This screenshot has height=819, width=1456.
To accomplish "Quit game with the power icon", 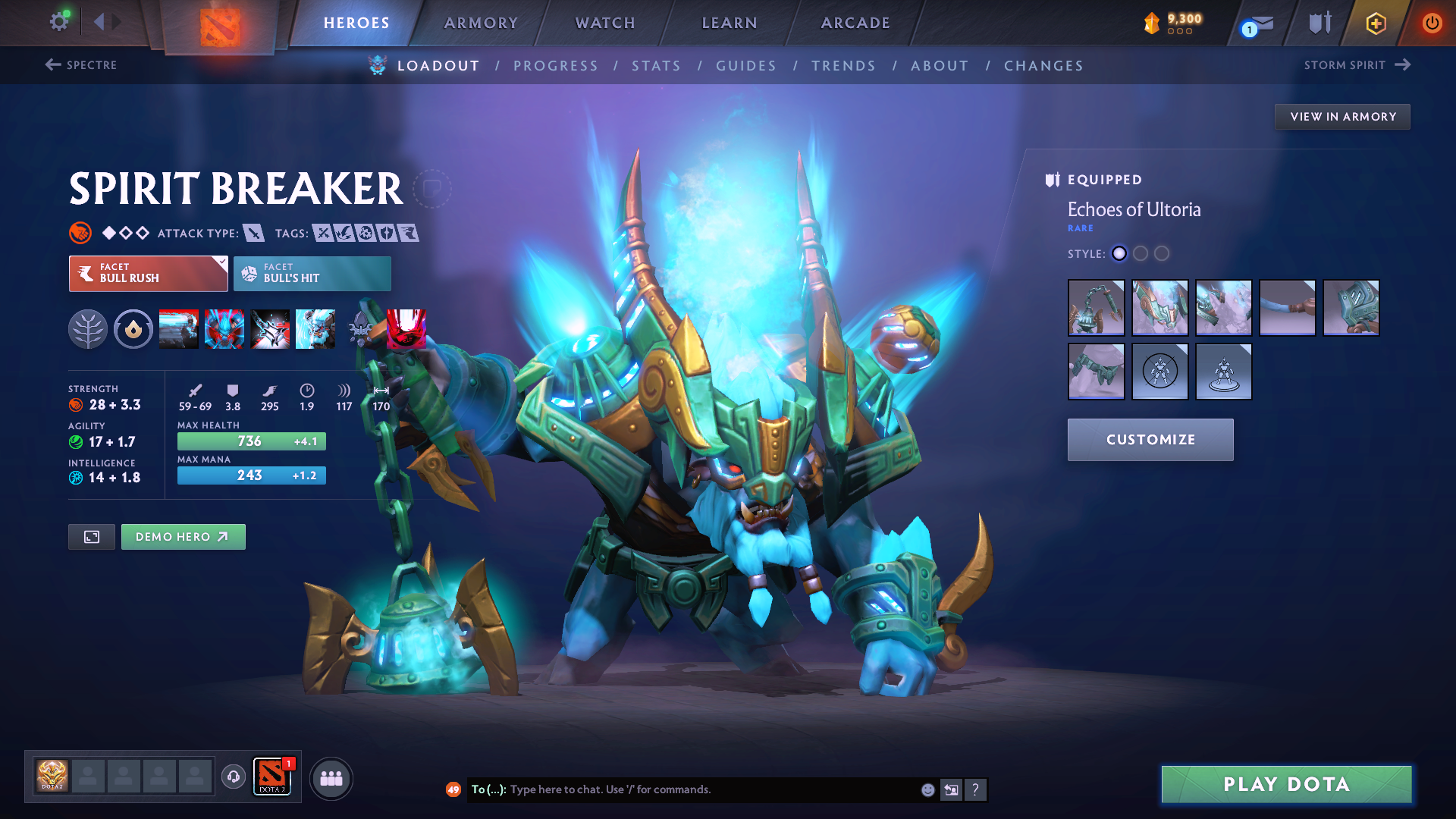I will tap(1432, 23).
